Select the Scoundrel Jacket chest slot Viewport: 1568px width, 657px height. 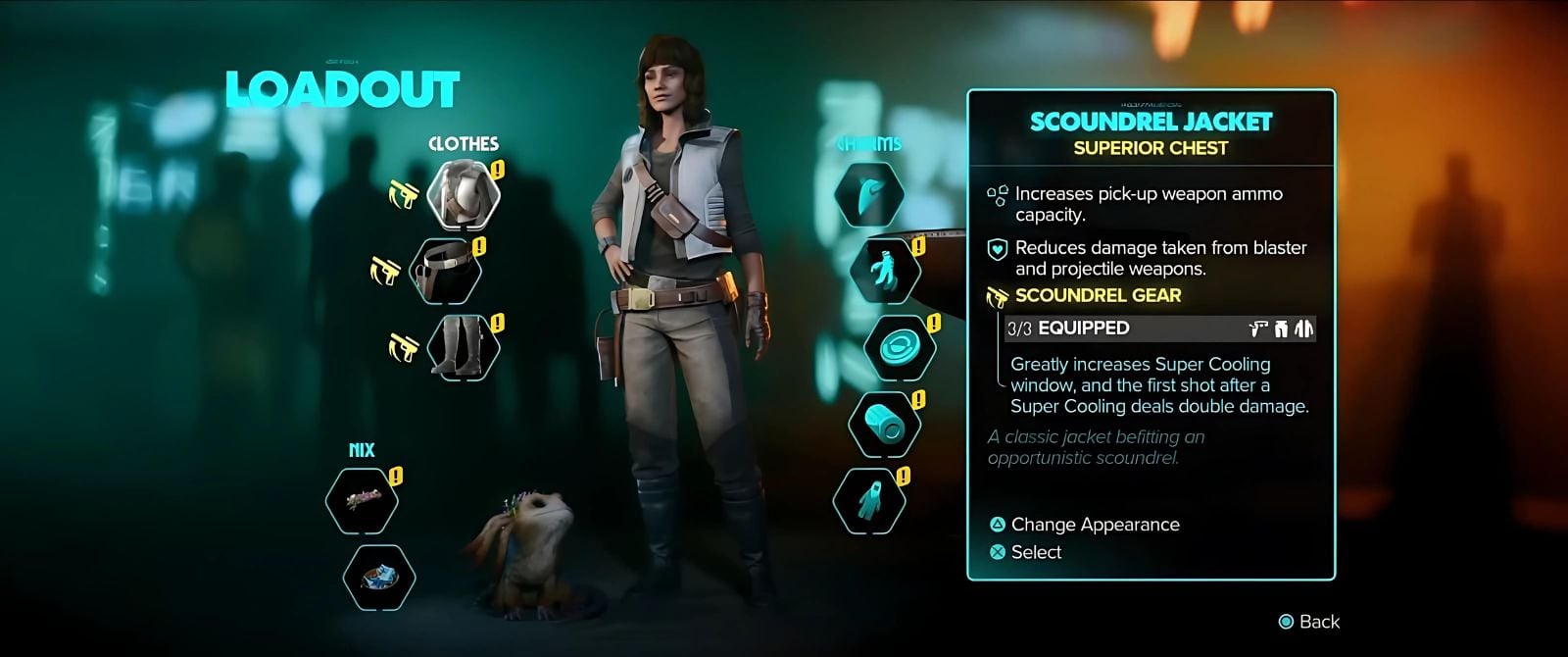tap(463, 191)
